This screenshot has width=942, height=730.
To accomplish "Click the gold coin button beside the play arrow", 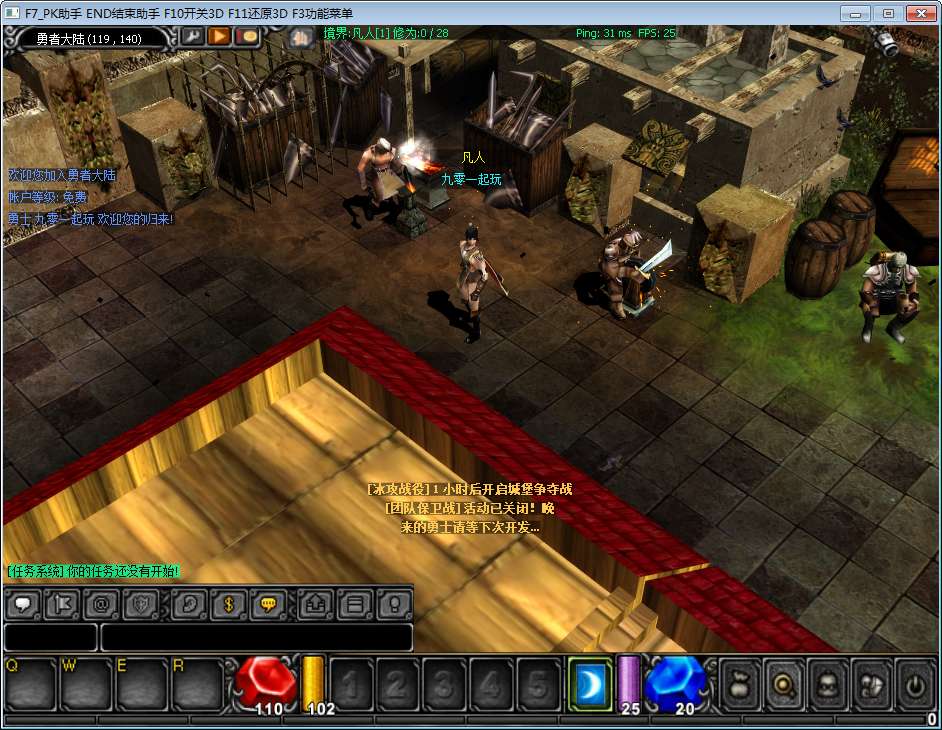I will tap(246, 37).
